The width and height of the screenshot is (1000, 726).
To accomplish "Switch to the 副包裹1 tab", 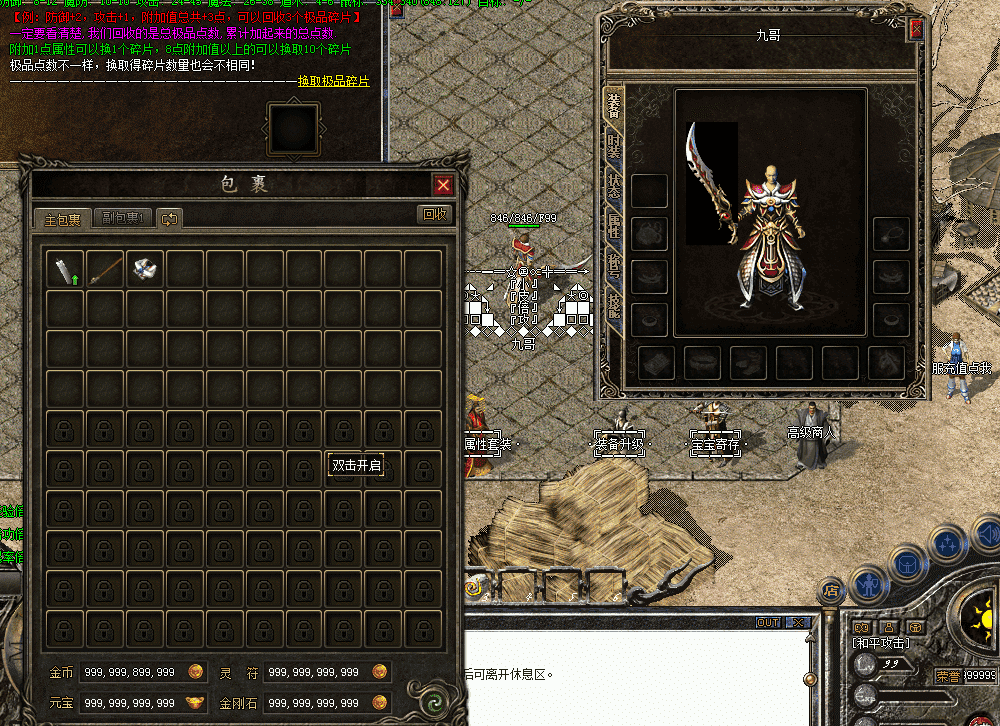I will (x=126, y=217).
